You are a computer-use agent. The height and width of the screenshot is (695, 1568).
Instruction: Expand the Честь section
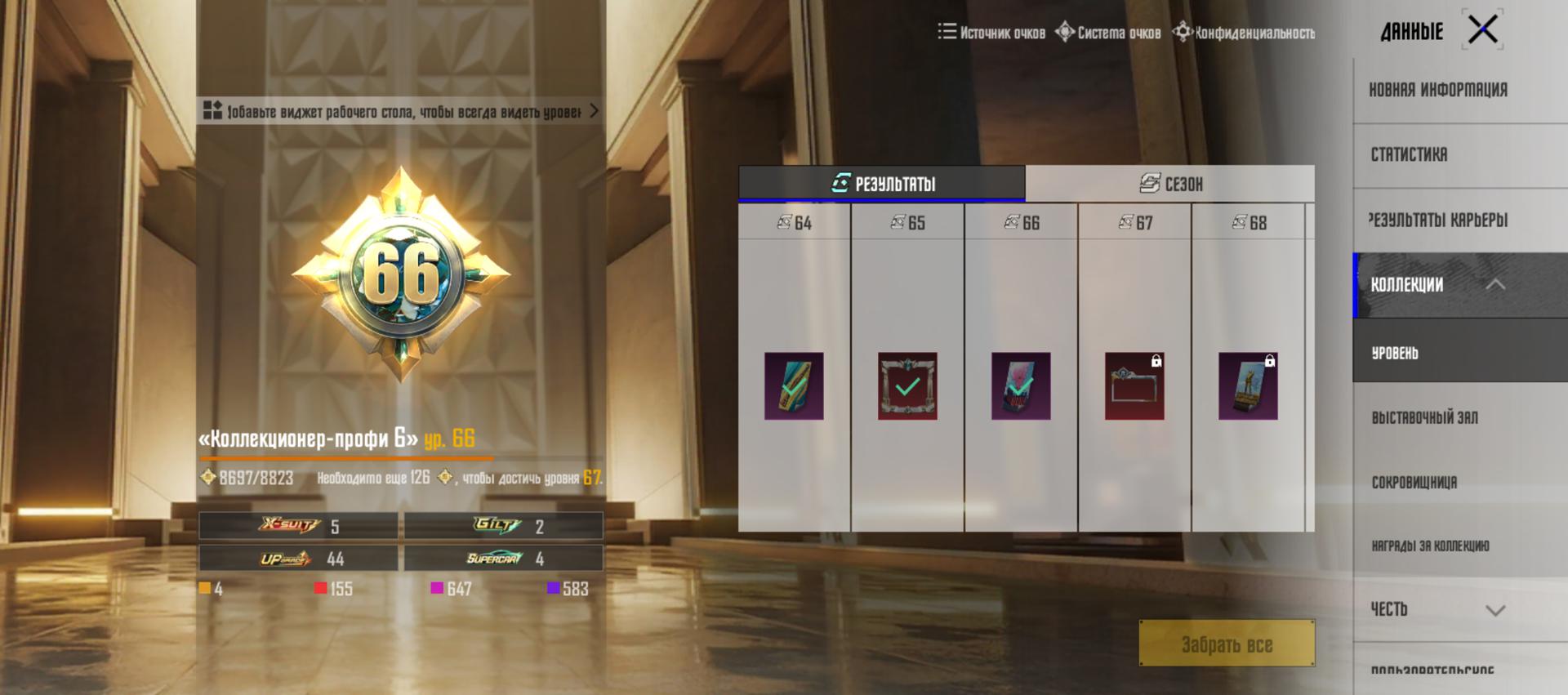[1494, 610]
